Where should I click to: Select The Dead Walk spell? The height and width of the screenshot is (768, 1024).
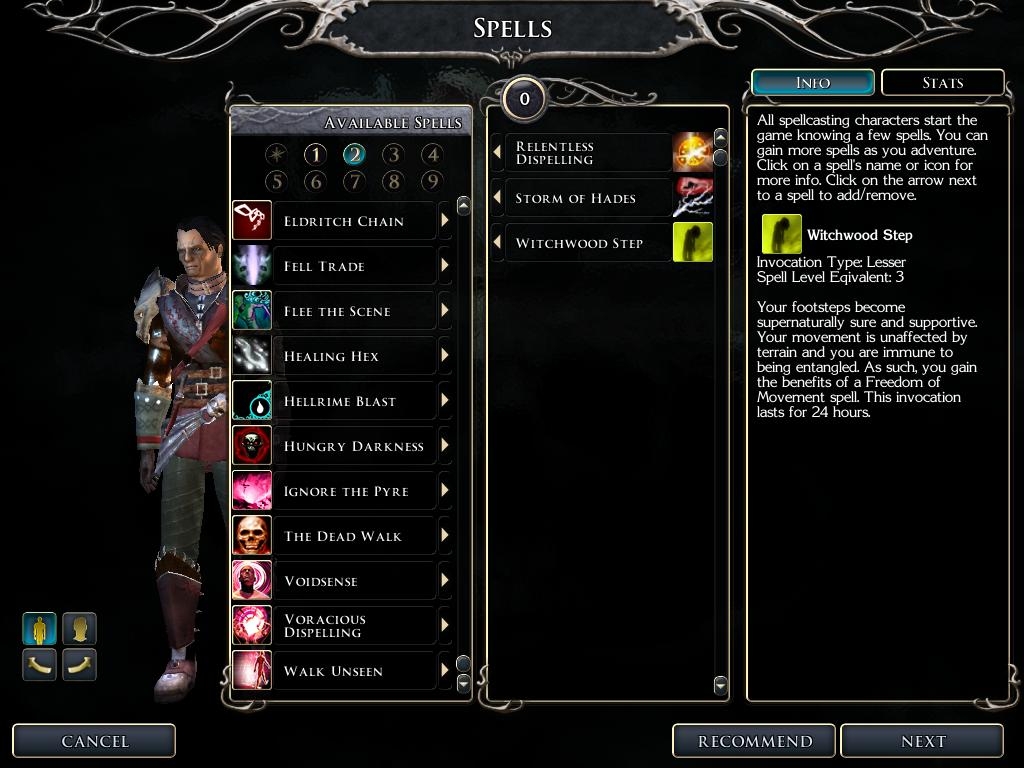pyautogui.click(x=342, y=536)
